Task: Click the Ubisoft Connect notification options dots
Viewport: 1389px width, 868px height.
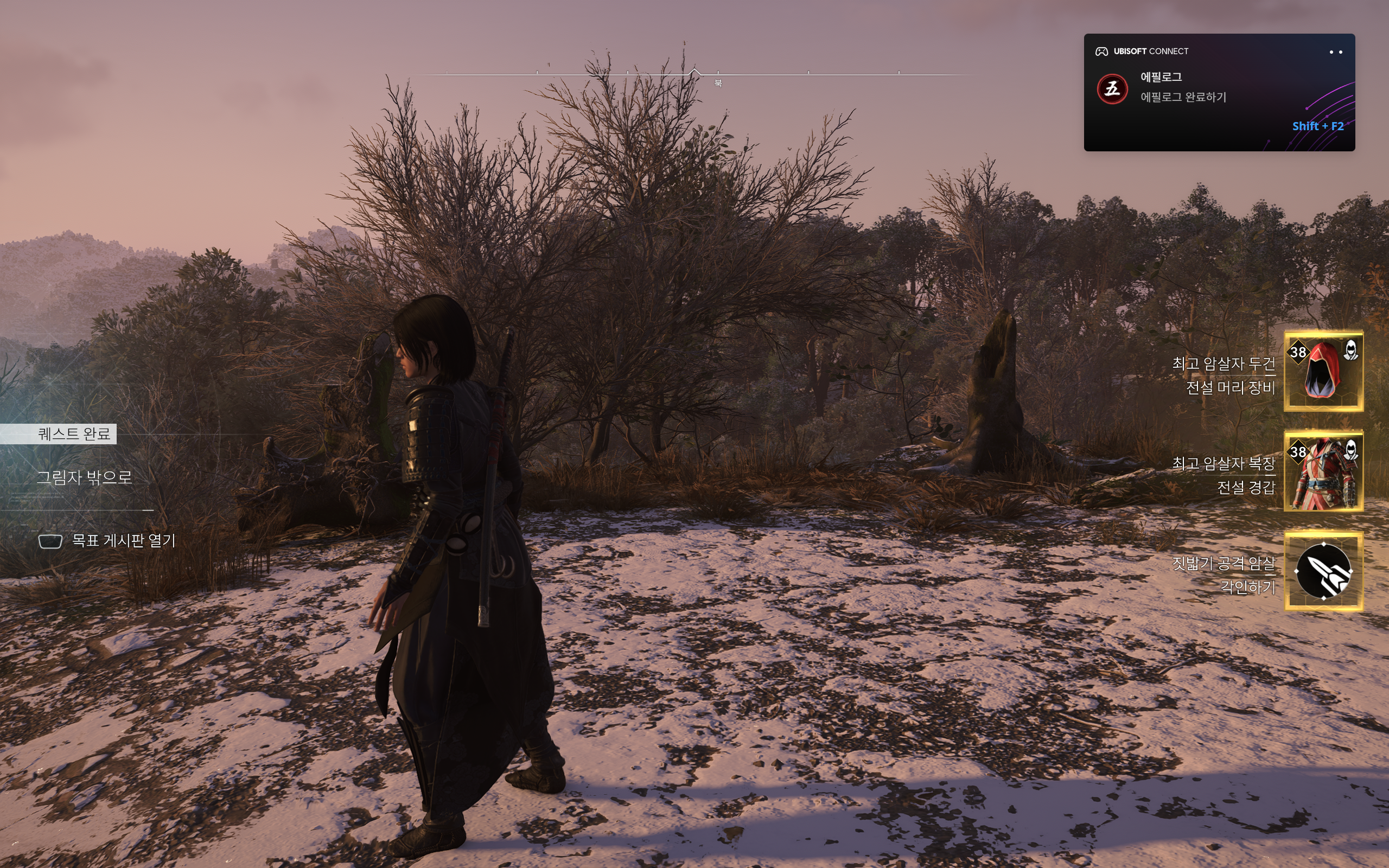Action: click(1336, 52)
